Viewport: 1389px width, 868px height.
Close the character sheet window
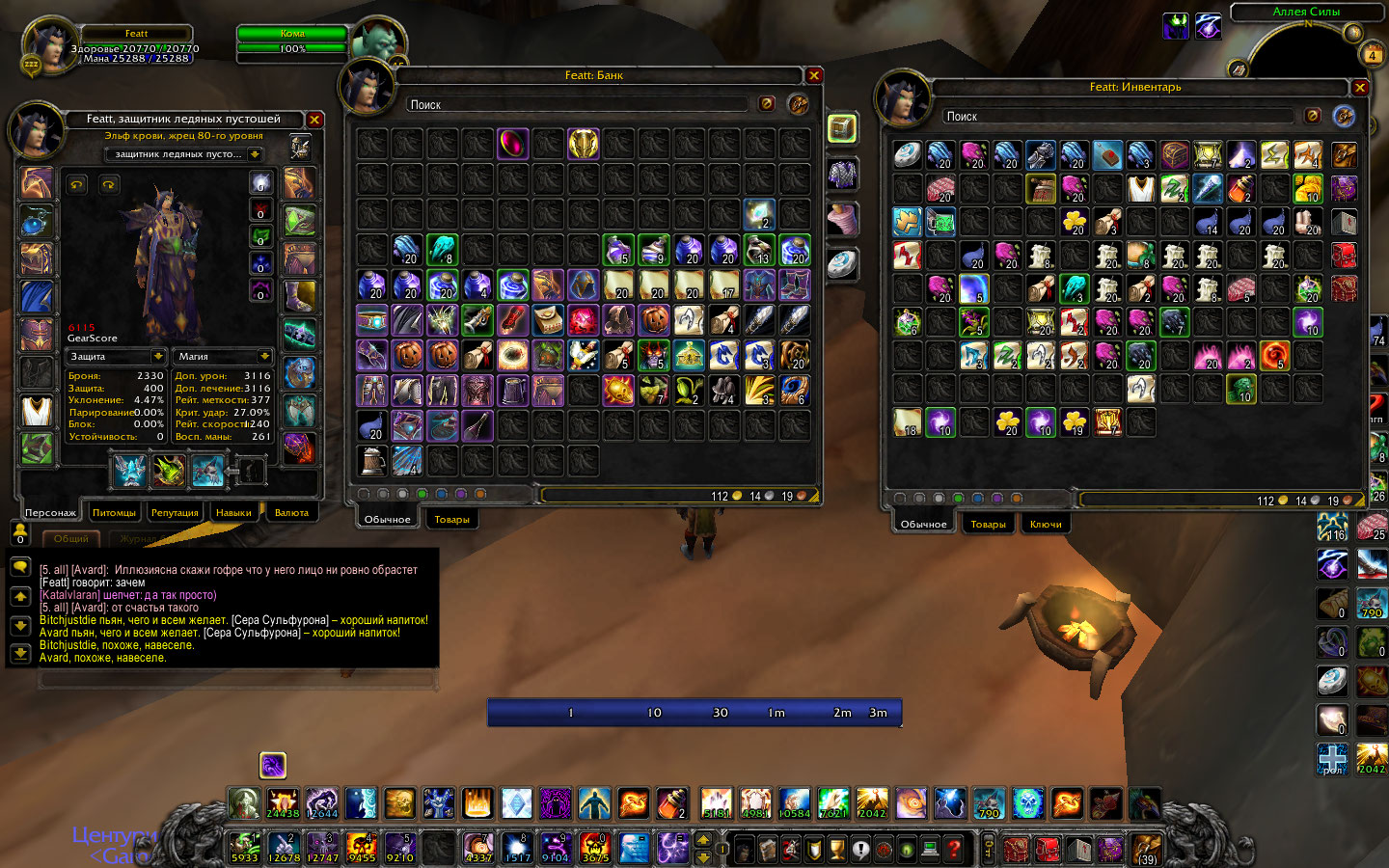pos(314,120)
